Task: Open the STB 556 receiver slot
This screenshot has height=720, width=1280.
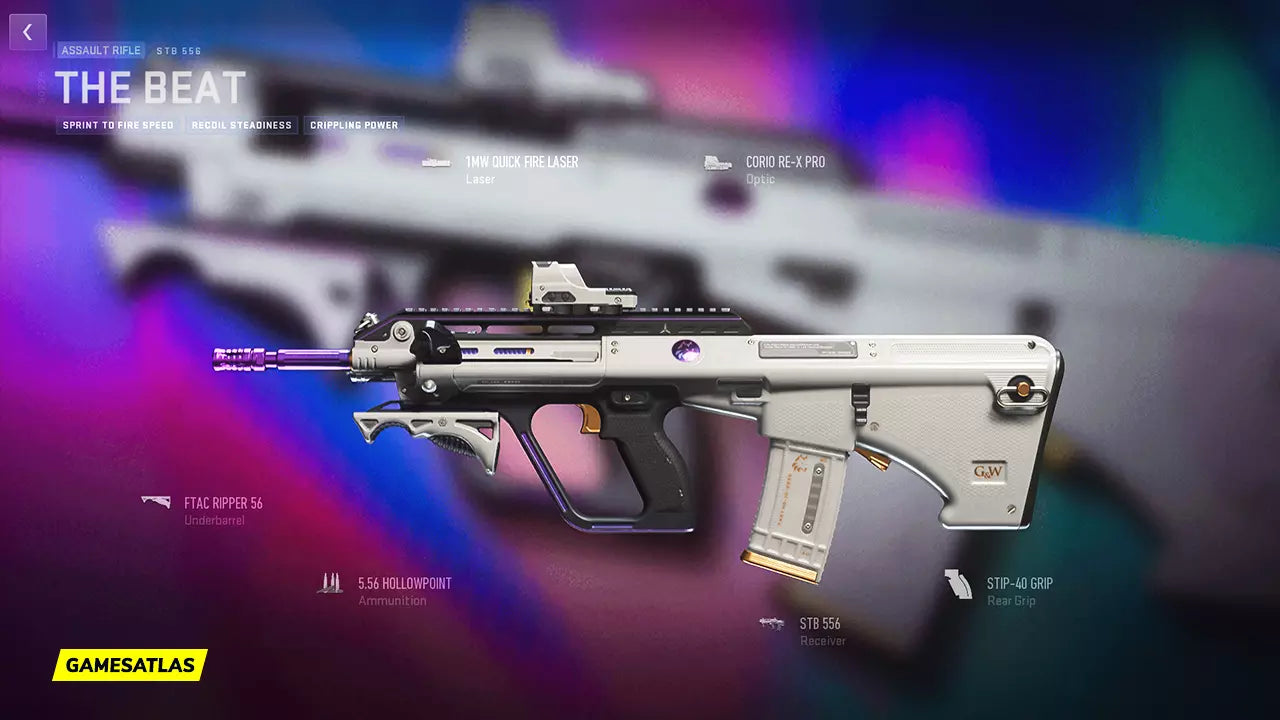Action: [x=819, y=624]
